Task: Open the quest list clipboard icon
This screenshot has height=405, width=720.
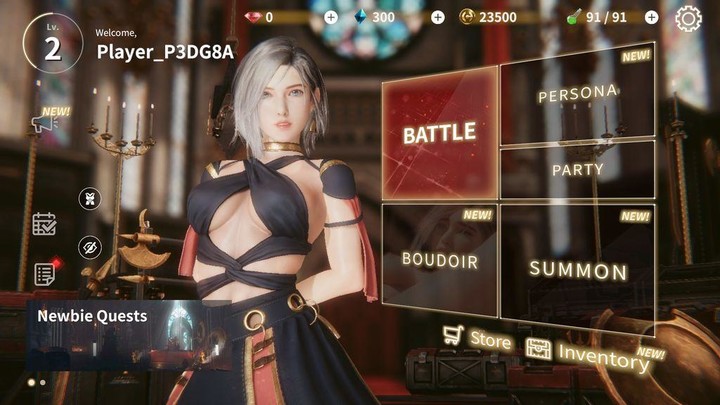Action: click(x=44, y=273)
